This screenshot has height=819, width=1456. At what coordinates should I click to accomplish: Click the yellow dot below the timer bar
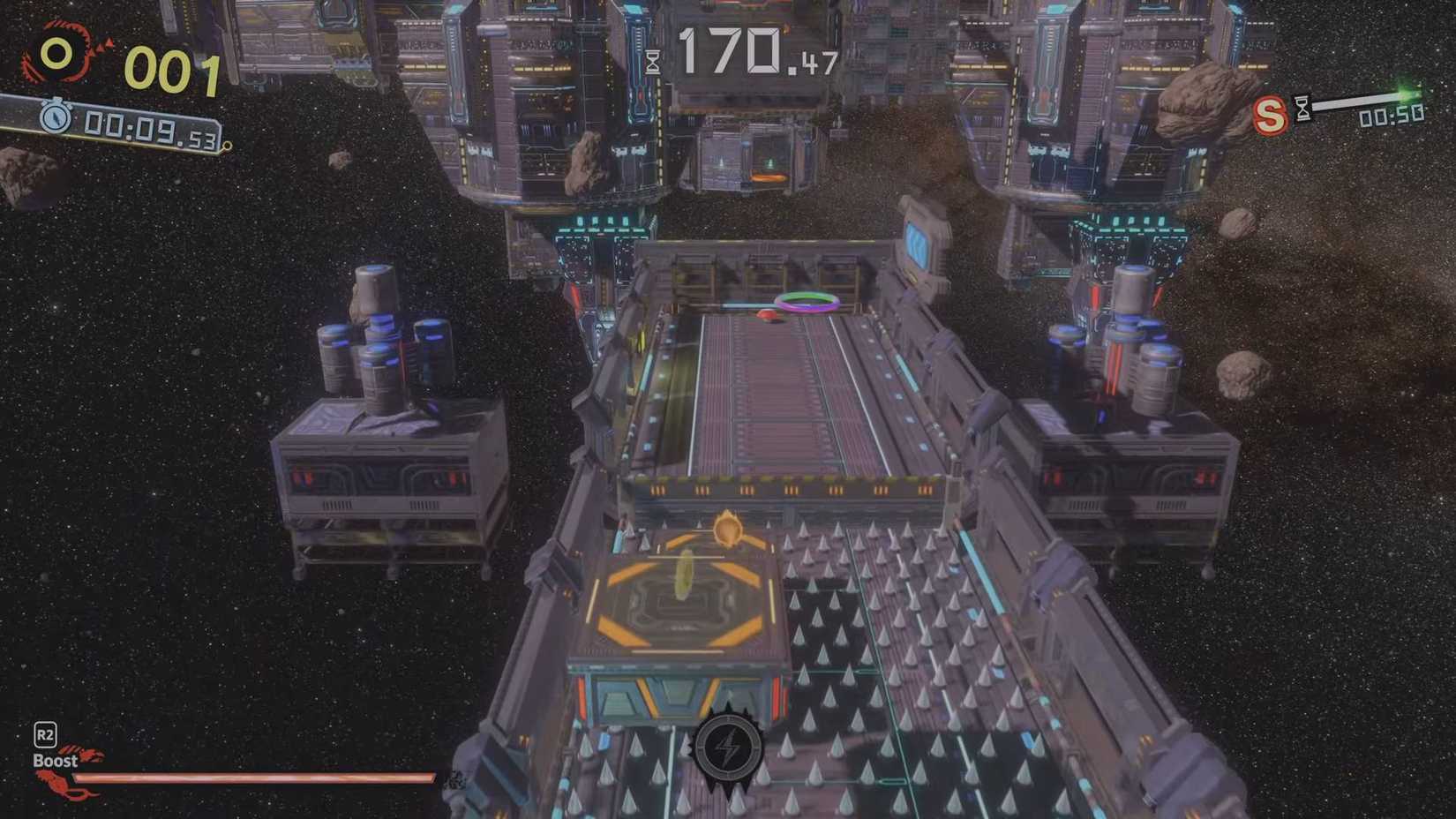click(226, 145)
